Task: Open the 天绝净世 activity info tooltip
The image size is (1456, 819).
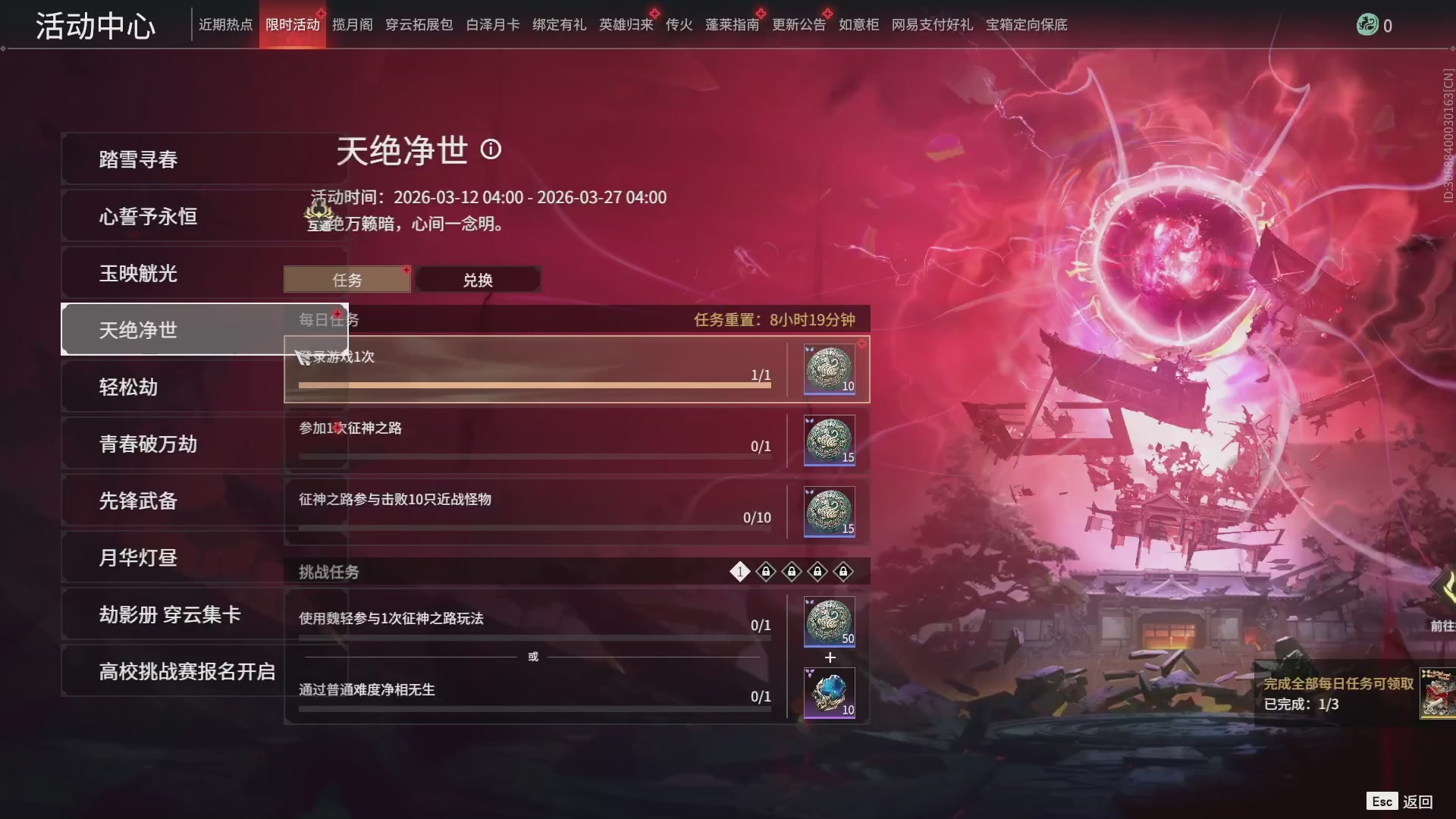Action: pos(492,150)
